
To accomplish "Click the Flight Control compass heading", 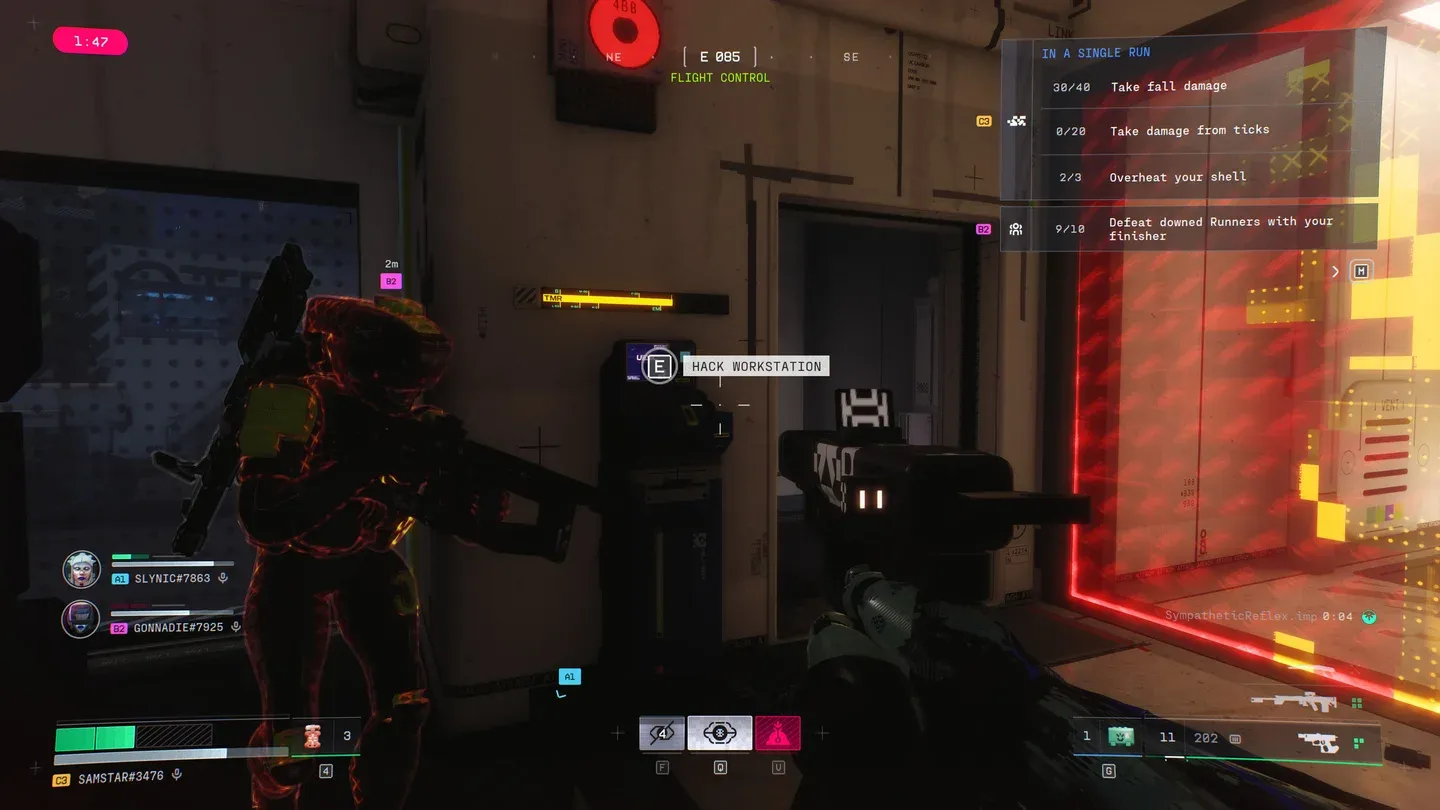I will 720,66.
